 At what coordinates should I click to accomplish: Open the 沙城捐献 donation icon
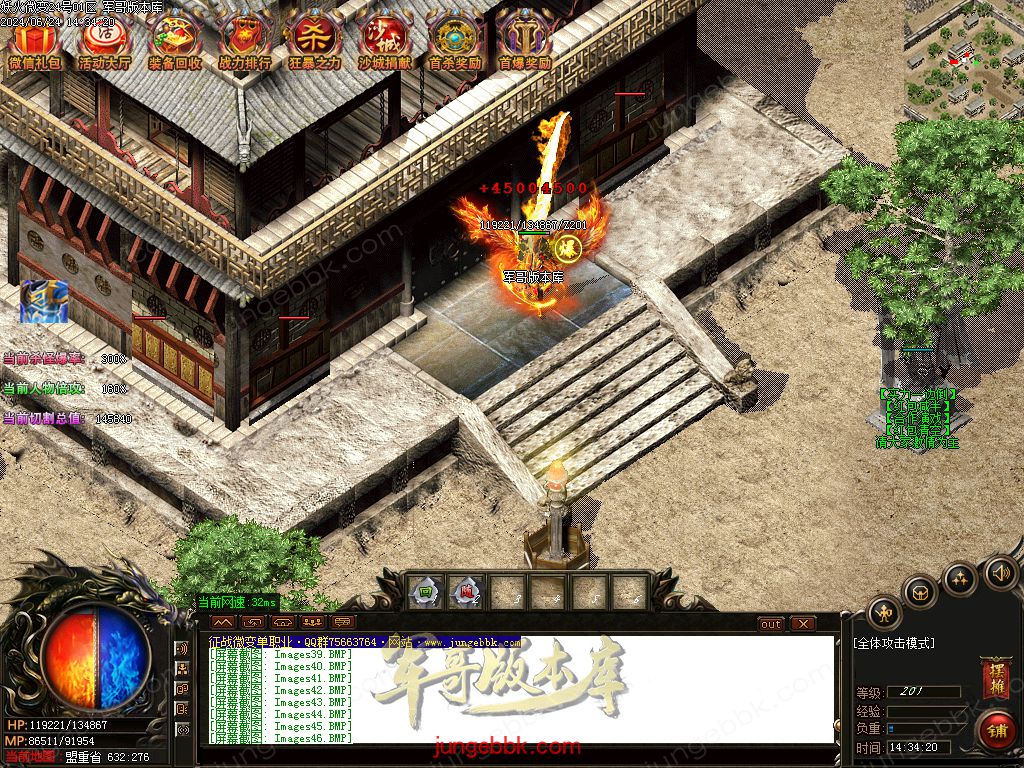coord(384,42)
